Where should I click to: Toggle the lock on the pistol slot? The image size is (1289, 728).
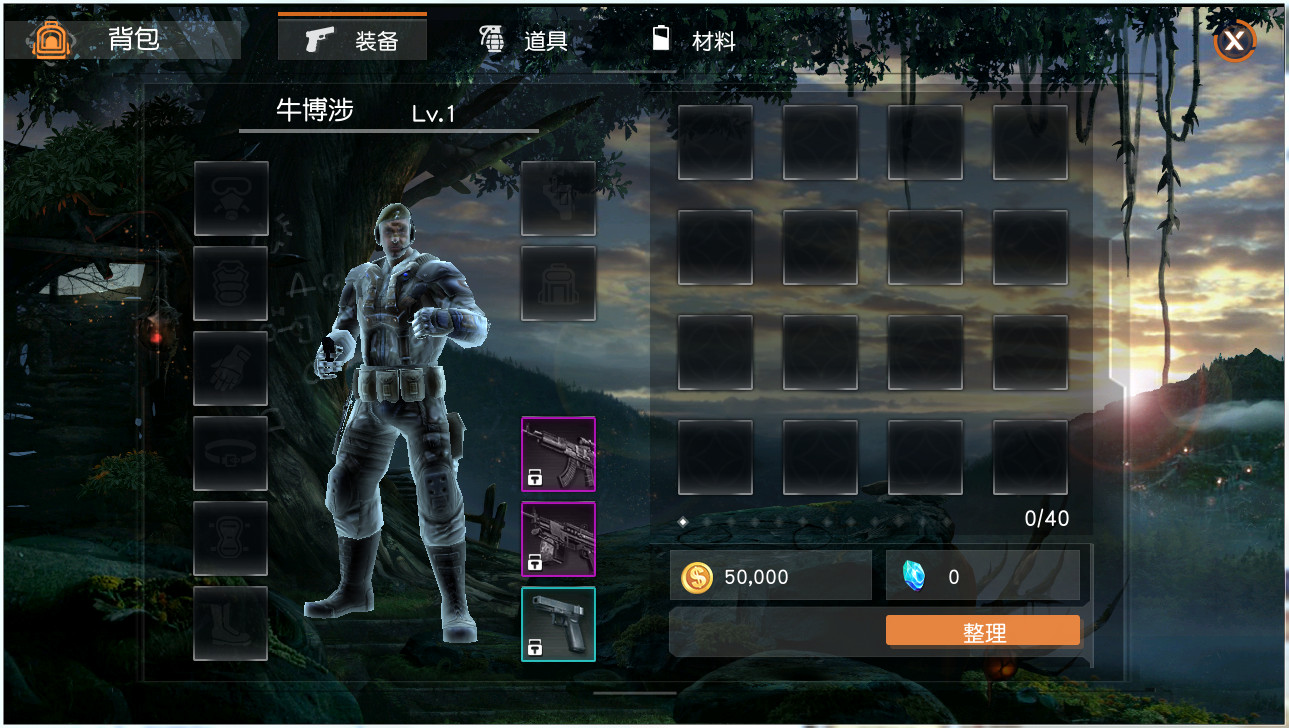pyautogui.click(x=533, y=647)
